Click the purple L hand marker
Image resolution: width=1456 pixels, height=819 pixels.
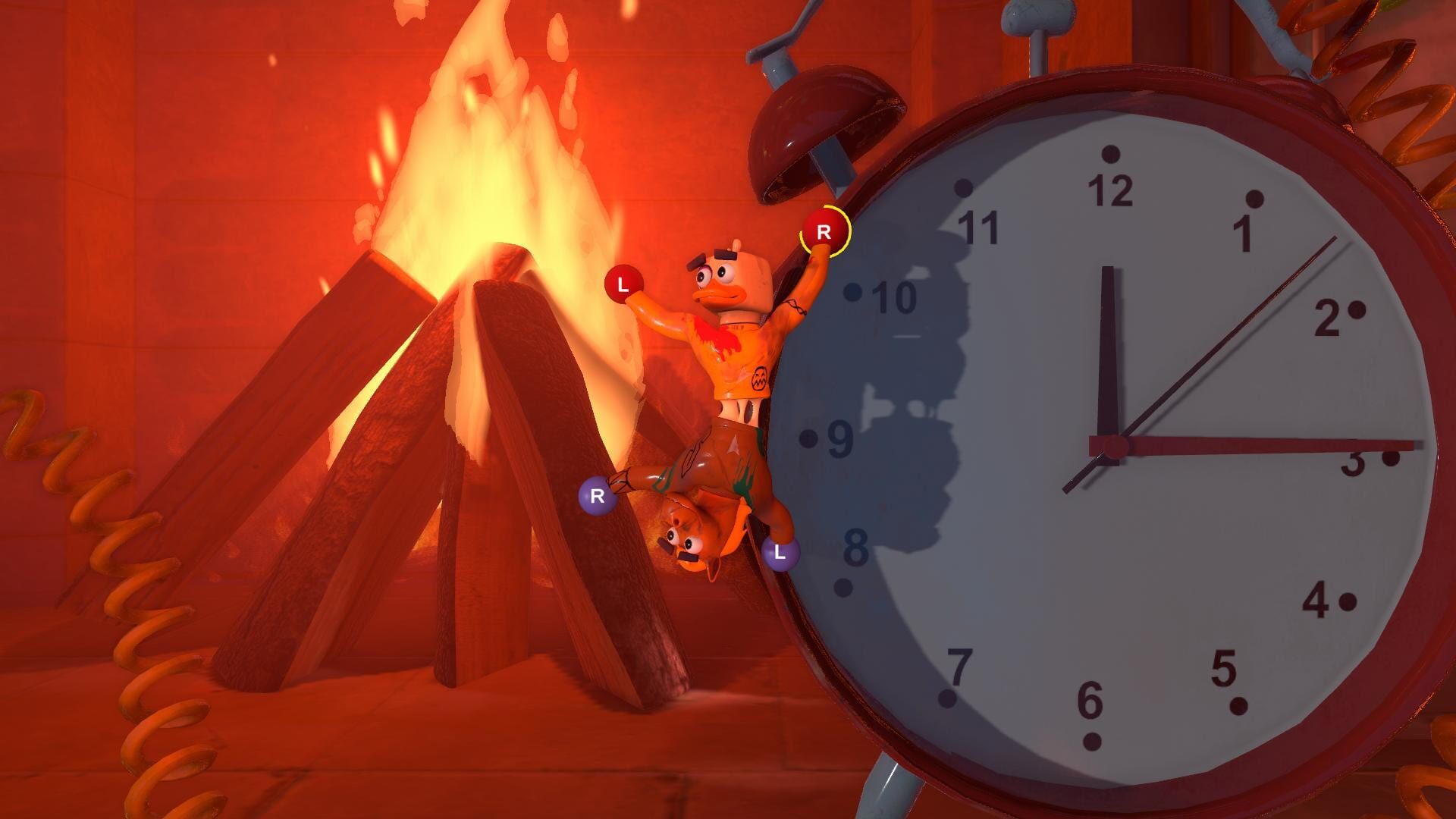click(783, 554)
